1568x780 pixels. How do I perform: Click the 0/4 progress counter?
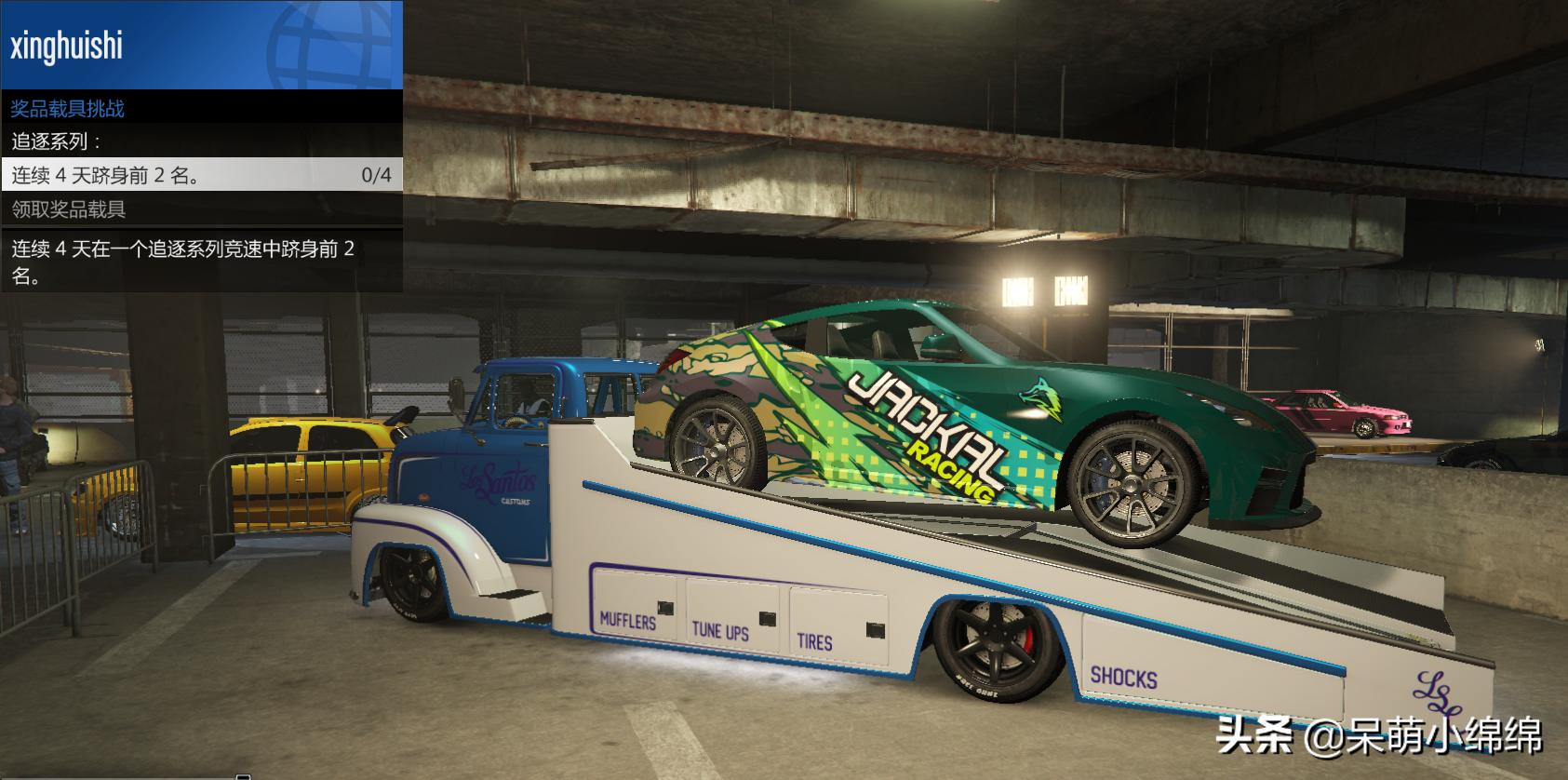coord(376,174)
